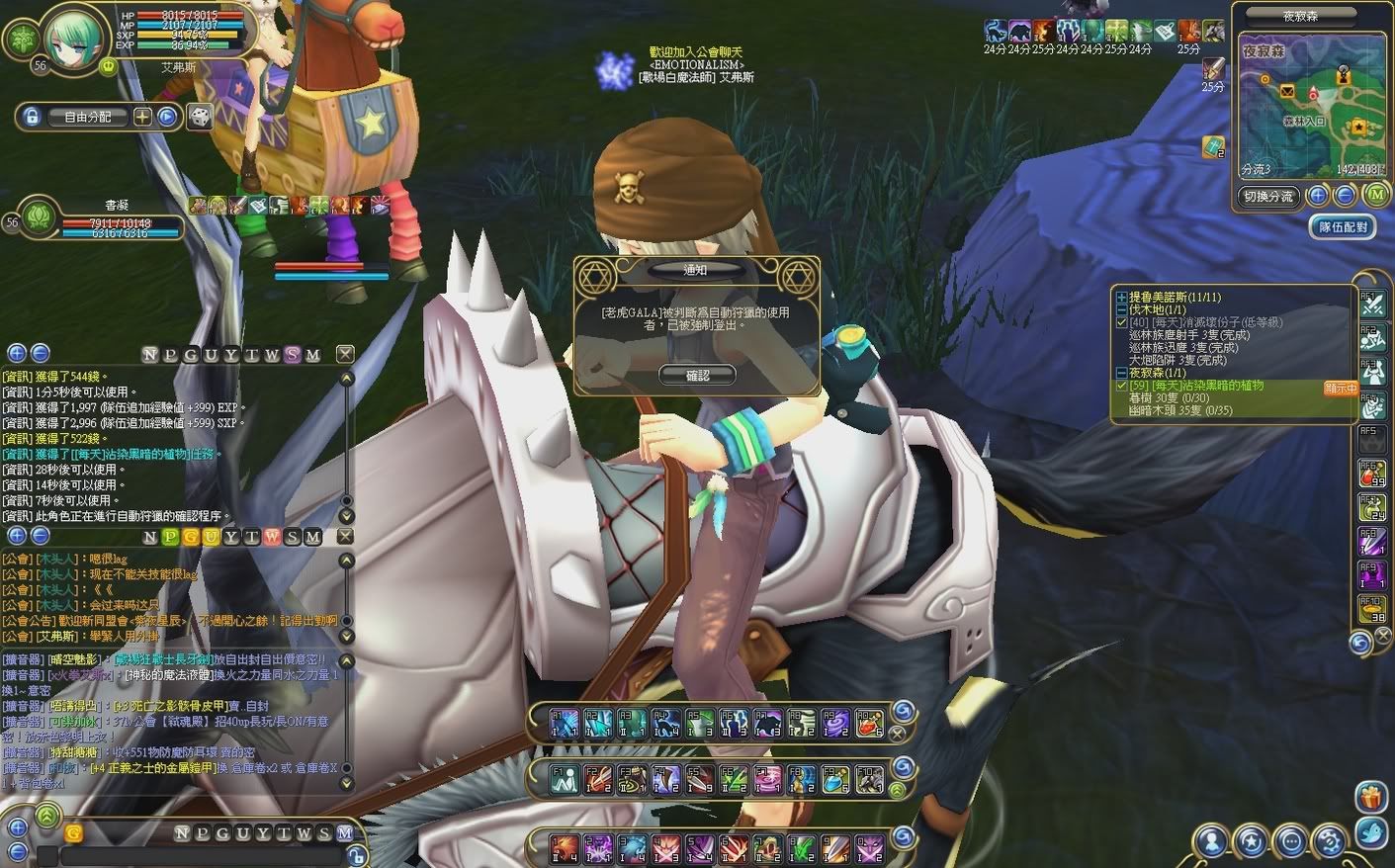The height and width of the screenshot is (868, 1395).
Task: Click the 切換分流 channel switch button
Action: point(1267,197)
